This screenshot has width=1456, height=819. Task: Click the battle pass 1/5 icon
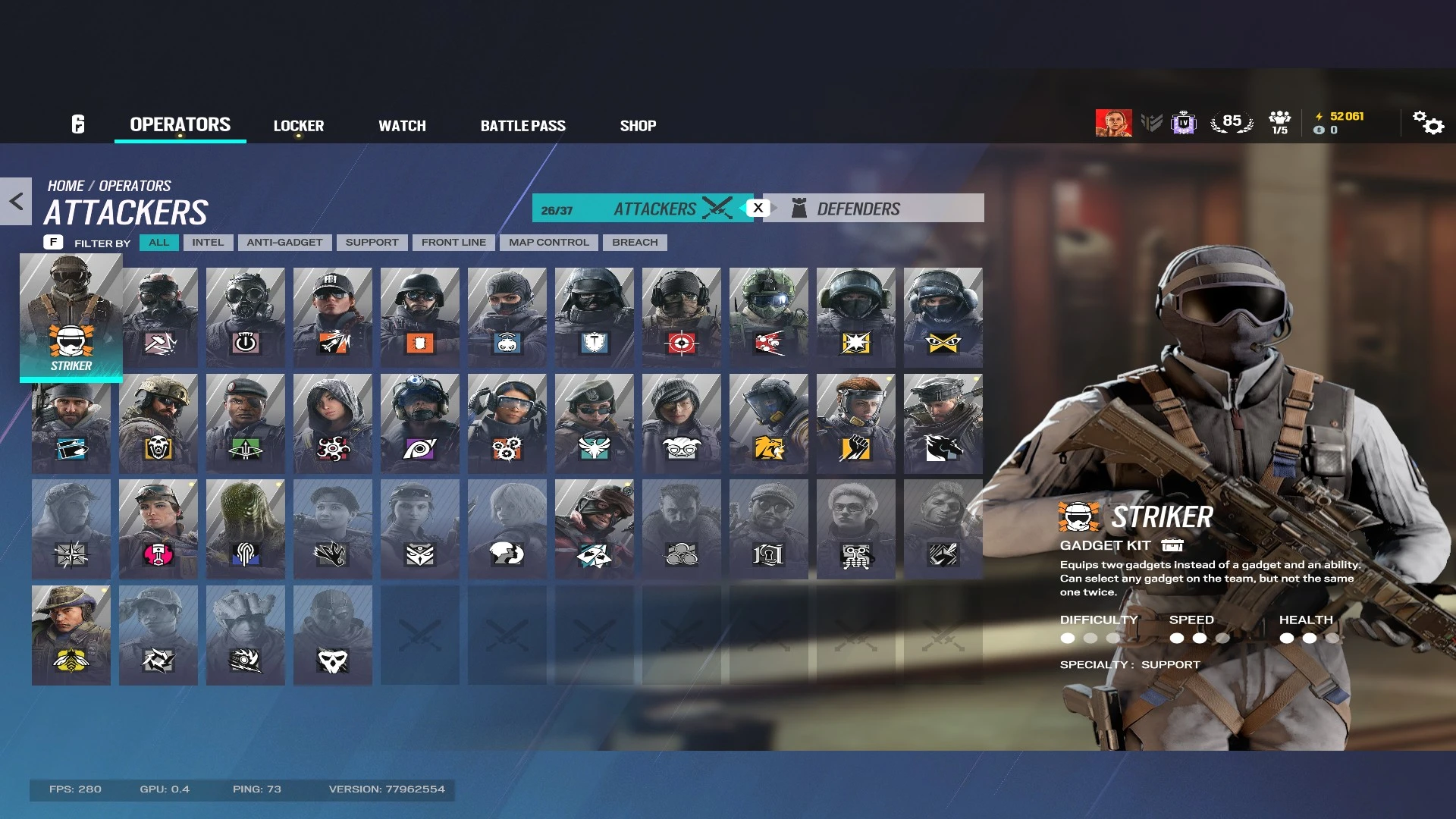(x=1280, y=121)
